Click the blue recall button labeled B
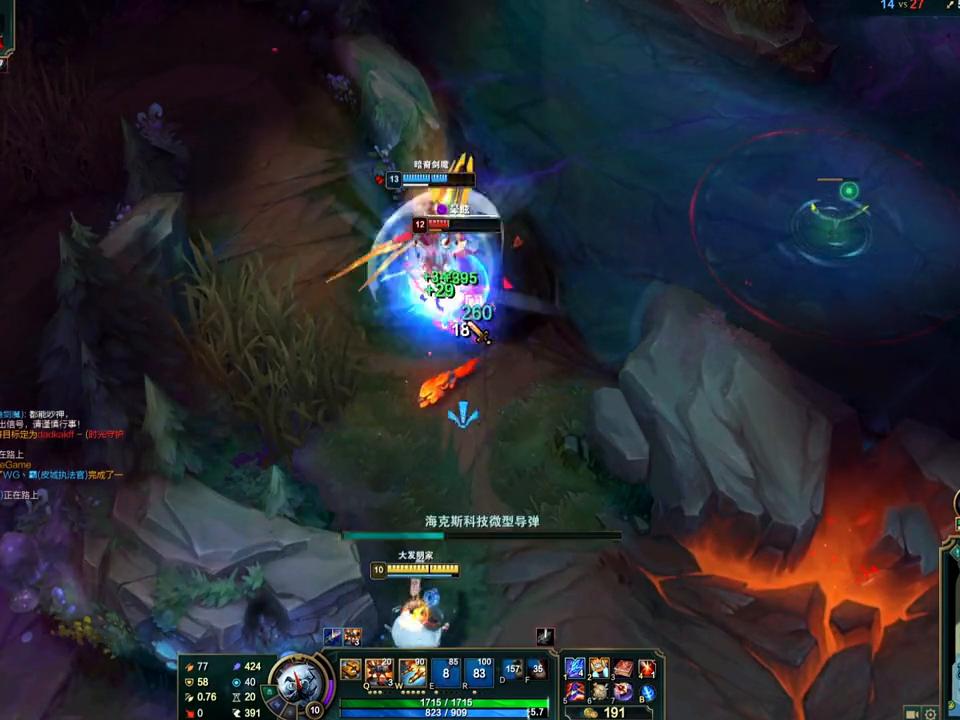This screenshot has width=960, height=720. click(x=647, y=691)
